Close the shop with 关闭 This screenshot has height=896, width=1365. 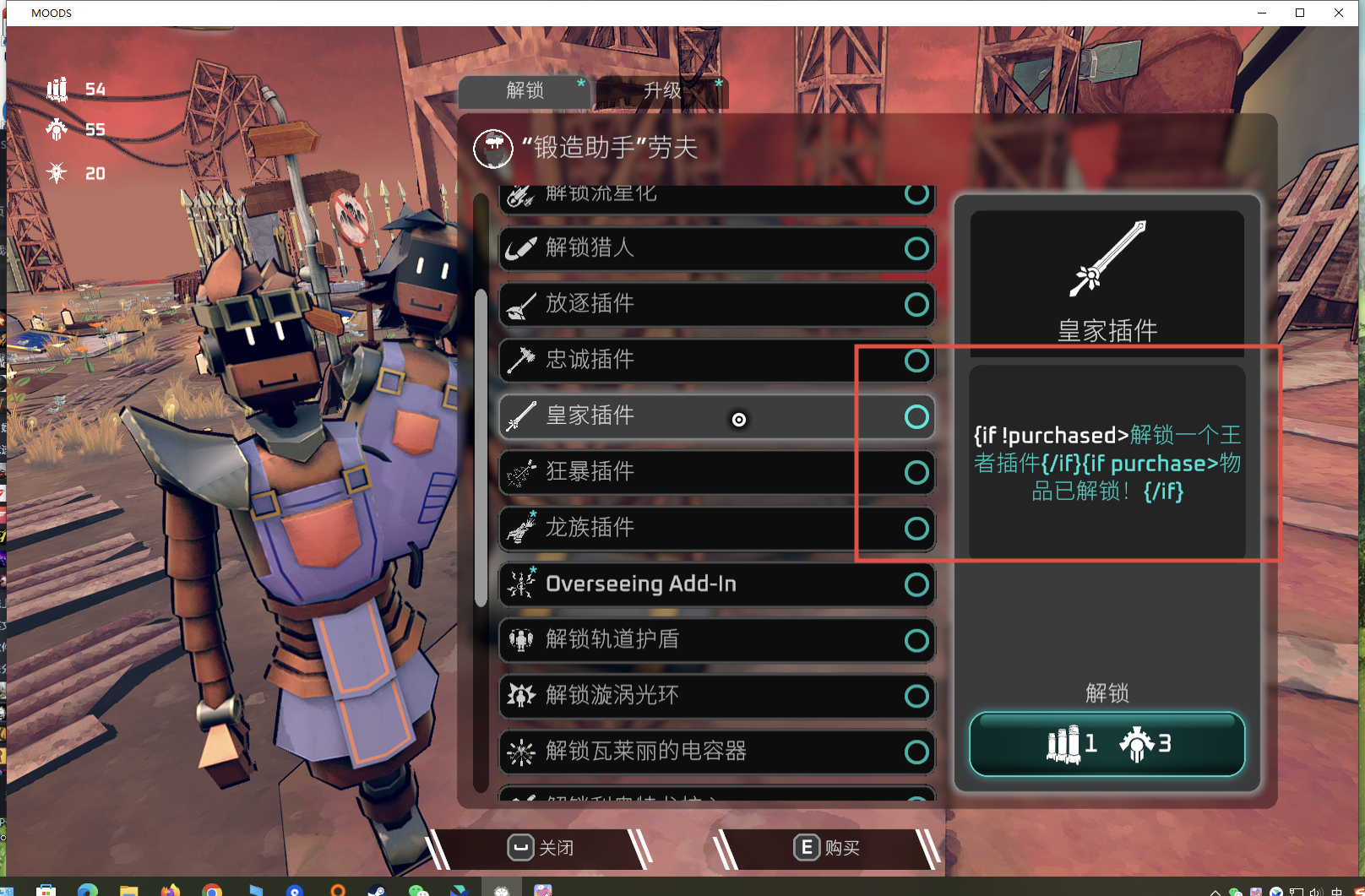541,848
